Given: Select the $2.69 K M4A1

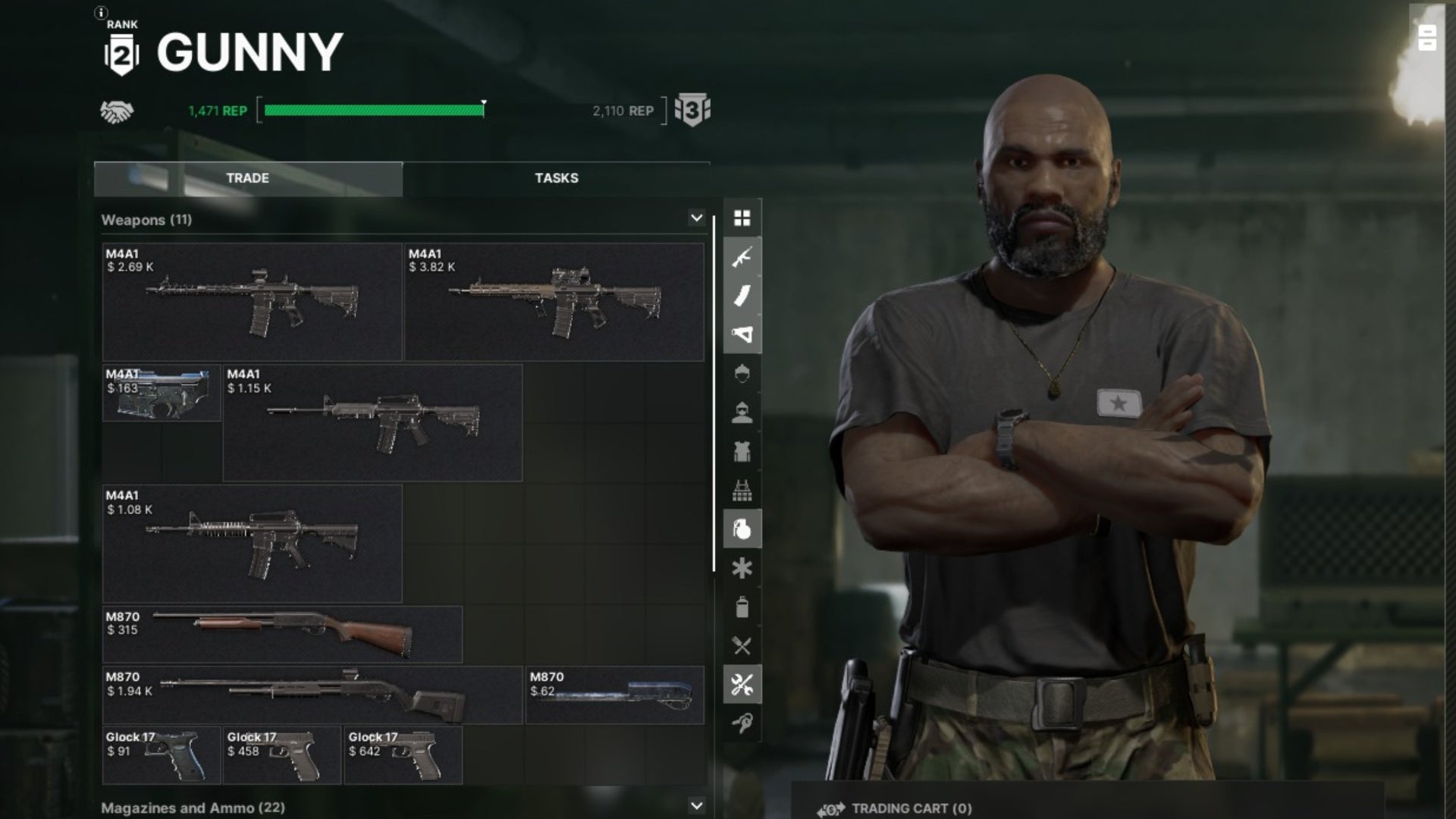Looking at the screenshot, I should [x=252, y=301].
